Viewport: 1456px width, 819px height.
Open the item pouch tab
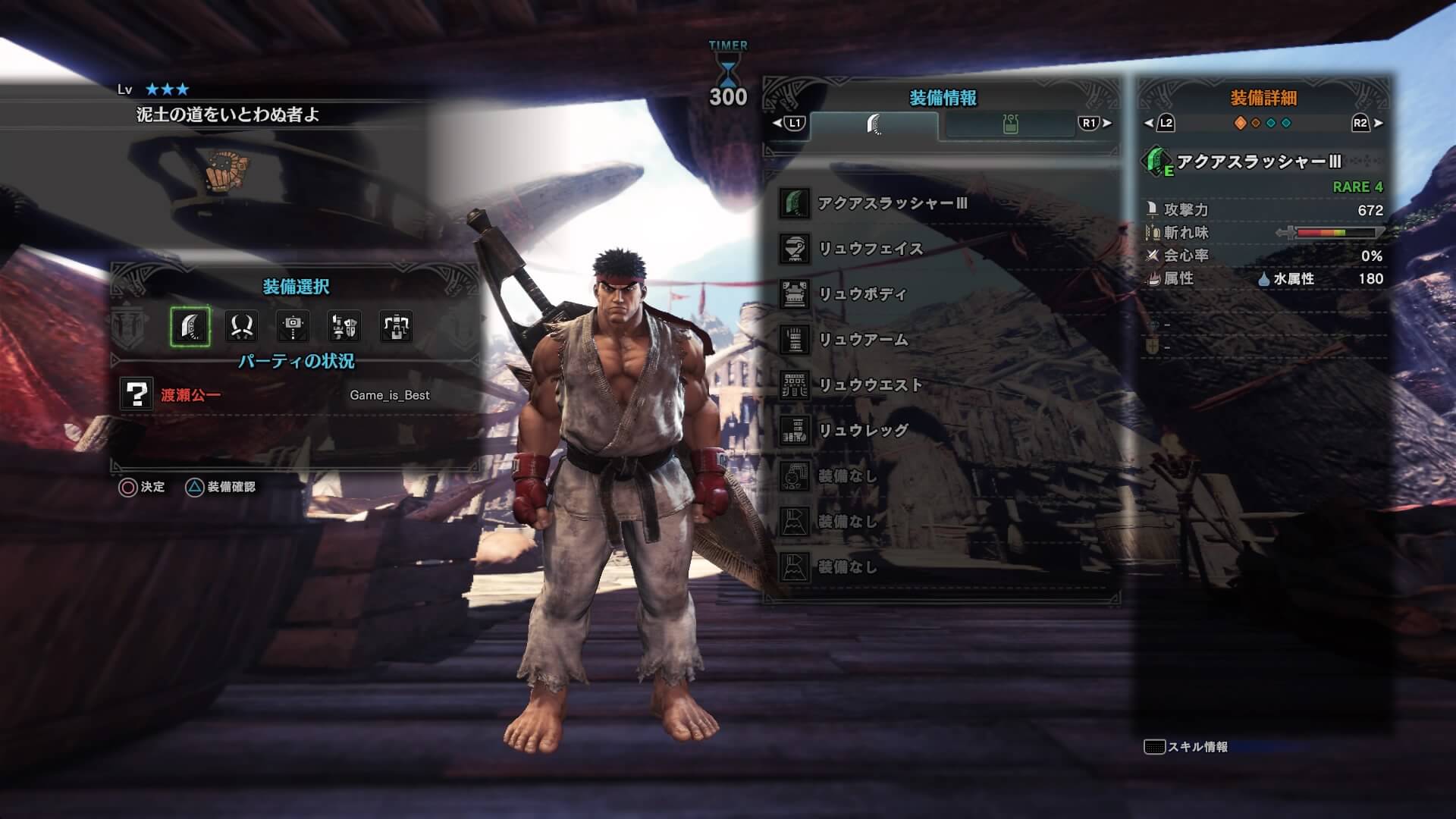point(1009,124)
